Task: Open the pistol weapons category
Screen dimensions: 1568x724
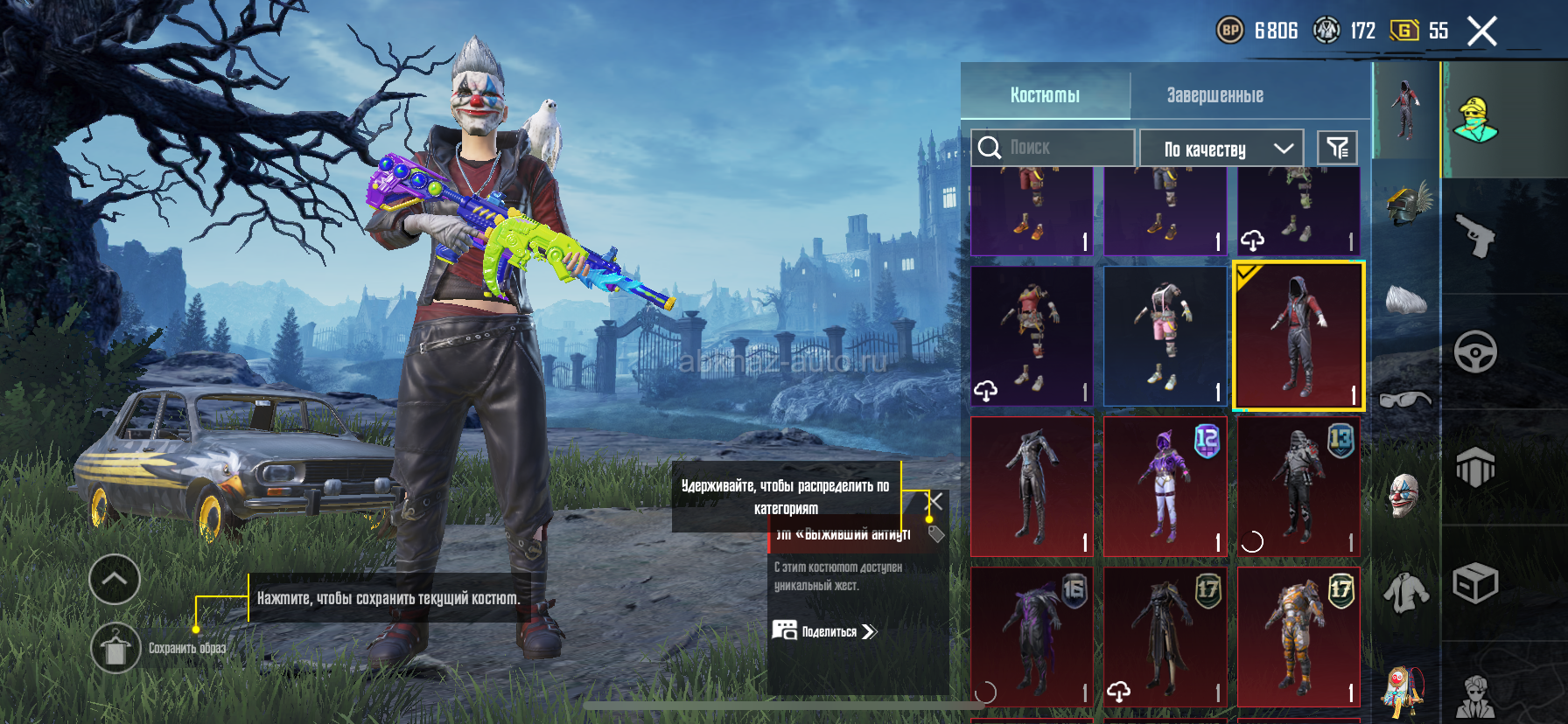Action: pos(1475,235)
